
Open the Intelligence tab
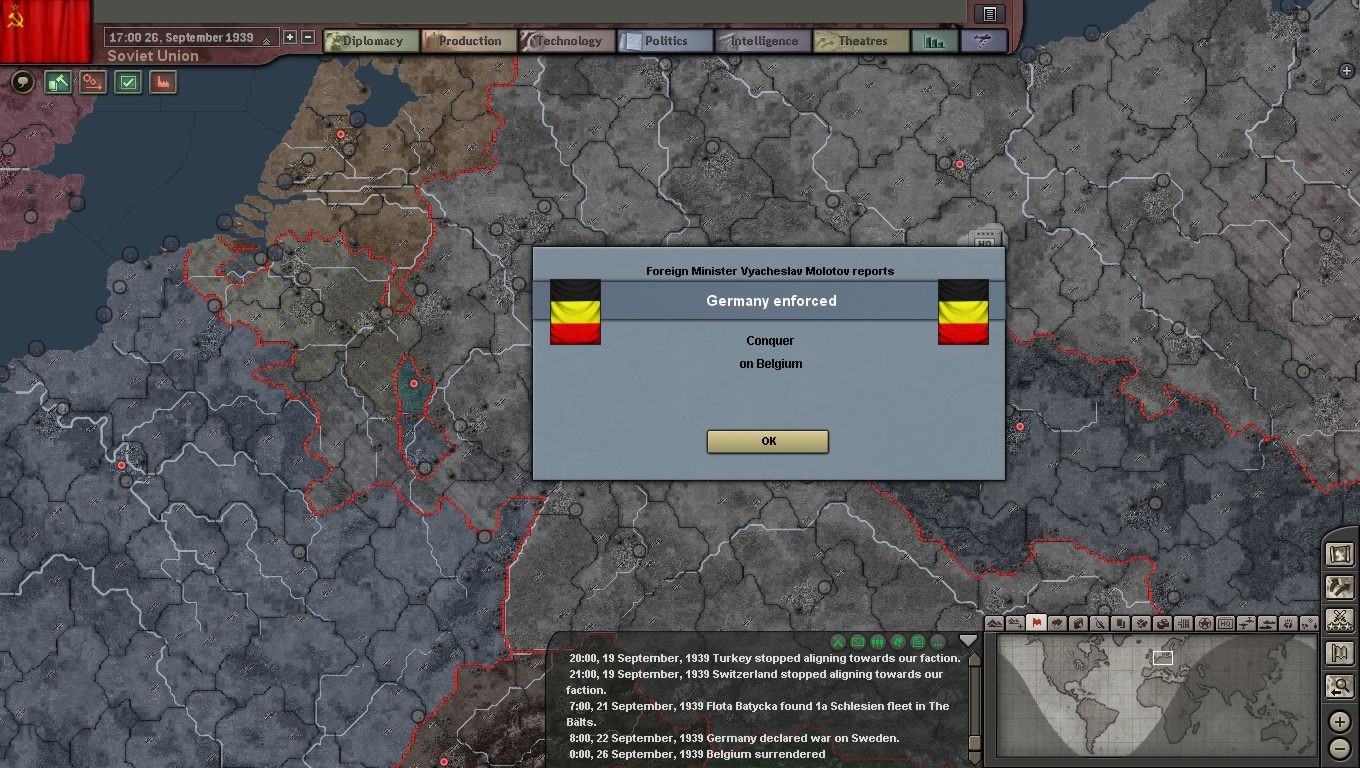763,41
